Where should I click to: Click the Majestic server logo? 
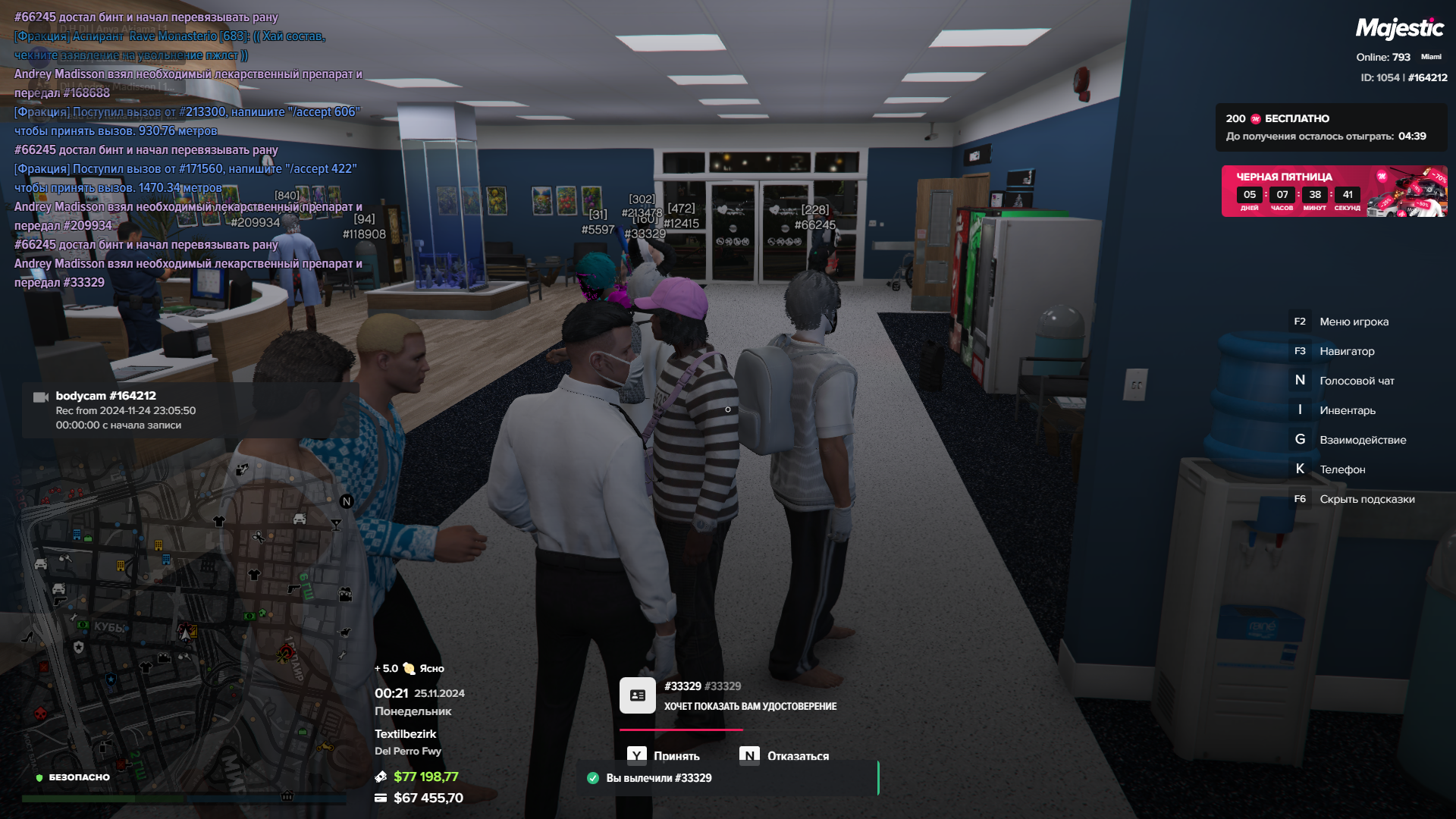[1399, 29]
